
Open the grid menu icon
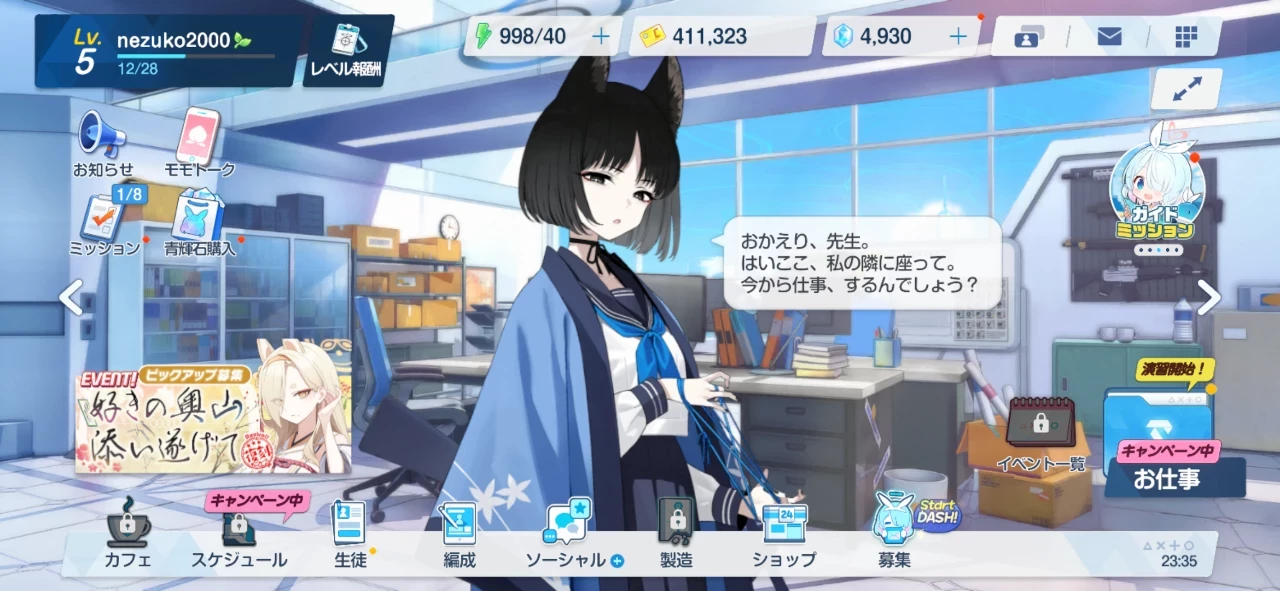pos(1186,37)
